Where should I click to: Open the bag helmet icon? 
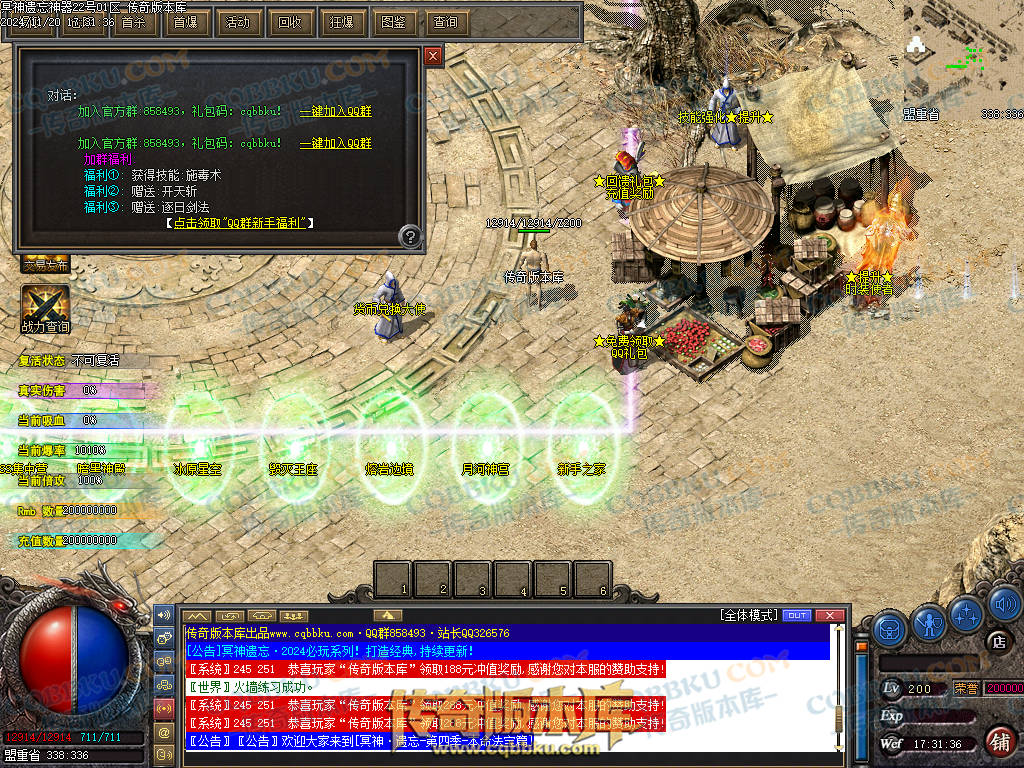(889, 628)
